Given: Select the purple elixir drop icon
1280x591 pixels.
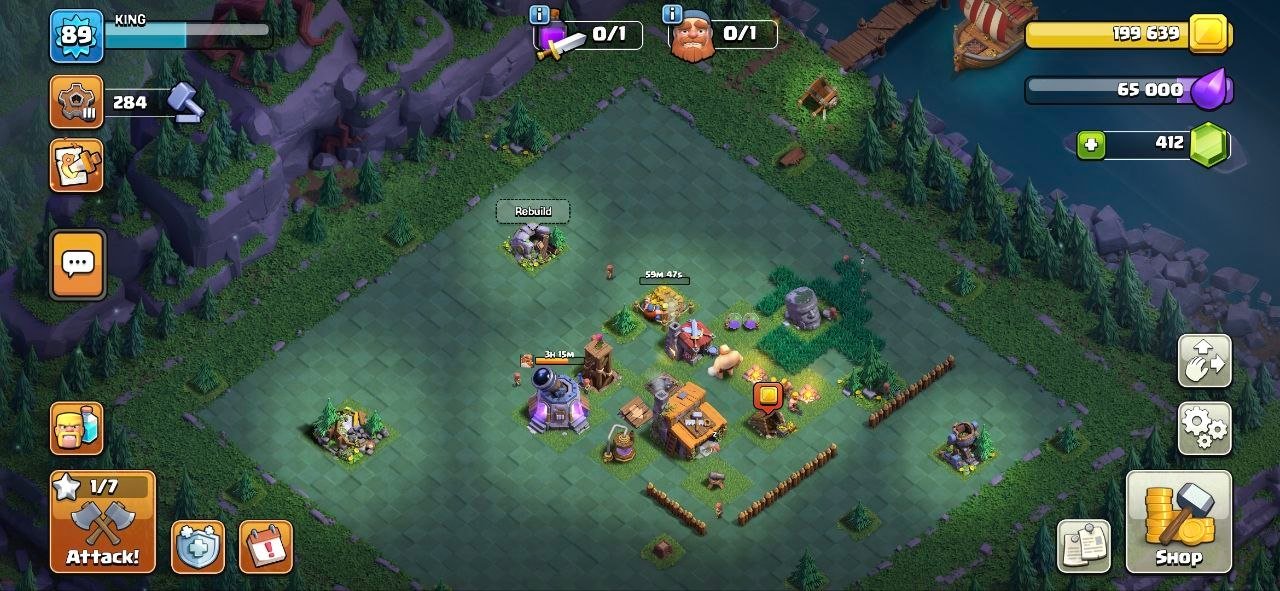Looking at the screenshot, I should [1215, 90].
